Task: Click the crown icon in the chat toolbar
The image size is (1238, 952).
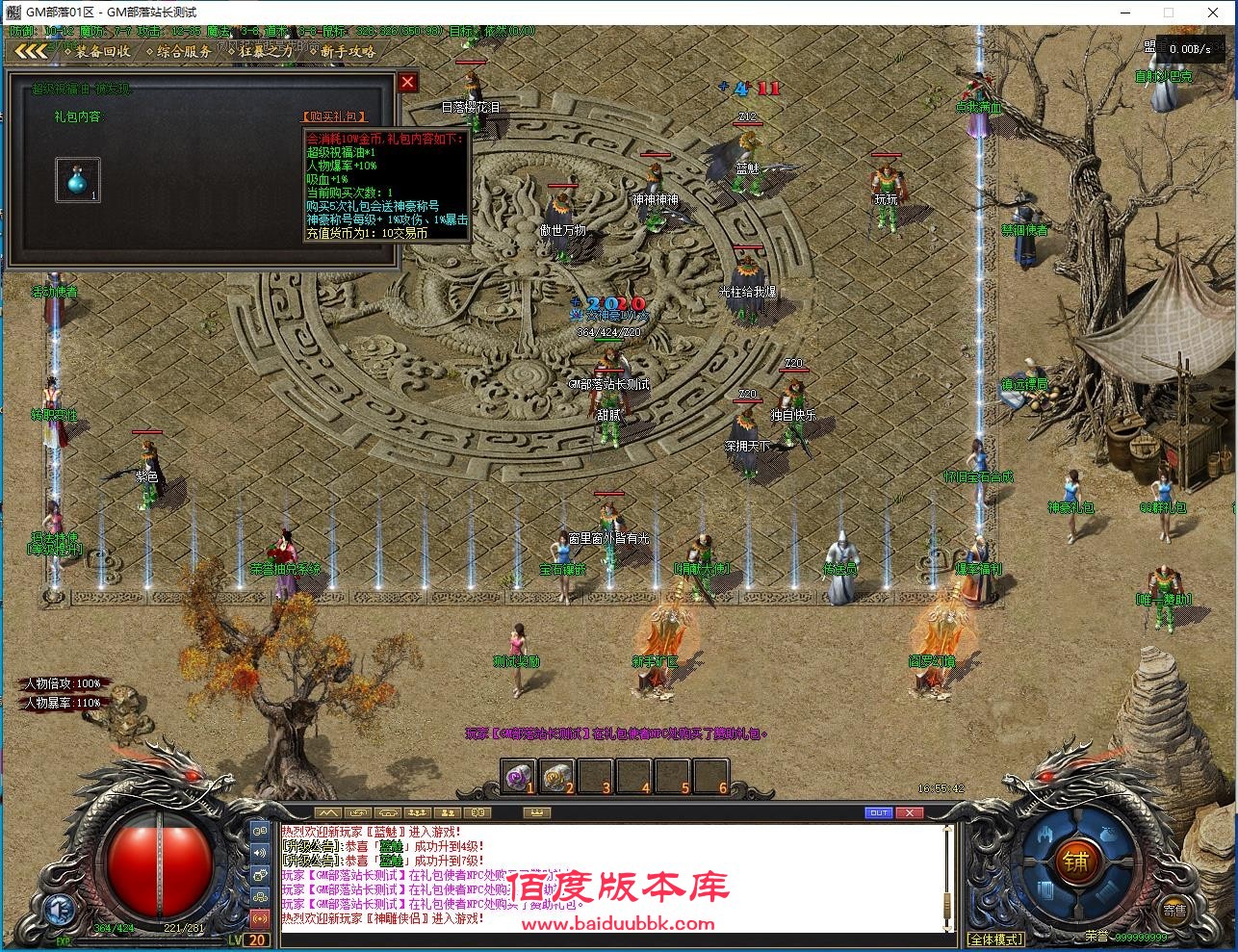Action: coord(536,812)
